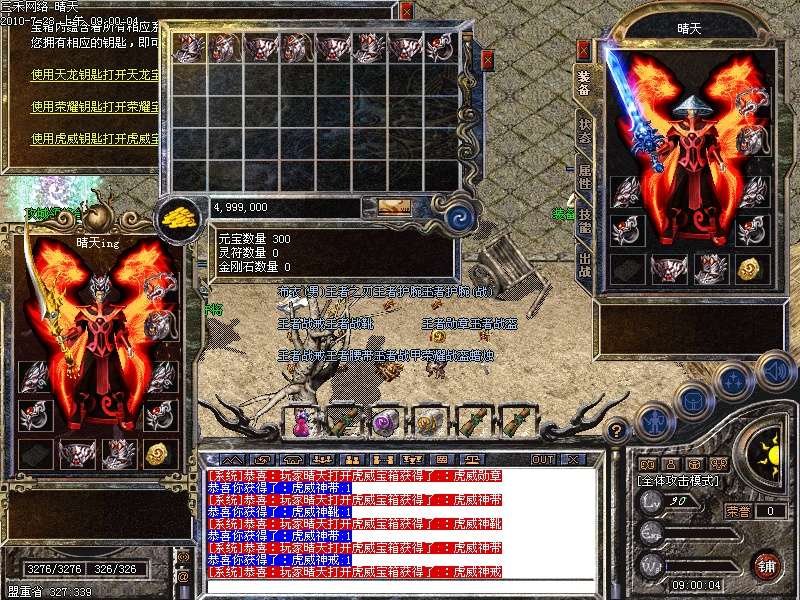Close the treasure chest dialogue window
Screen dimensions: 800x600
406,11
